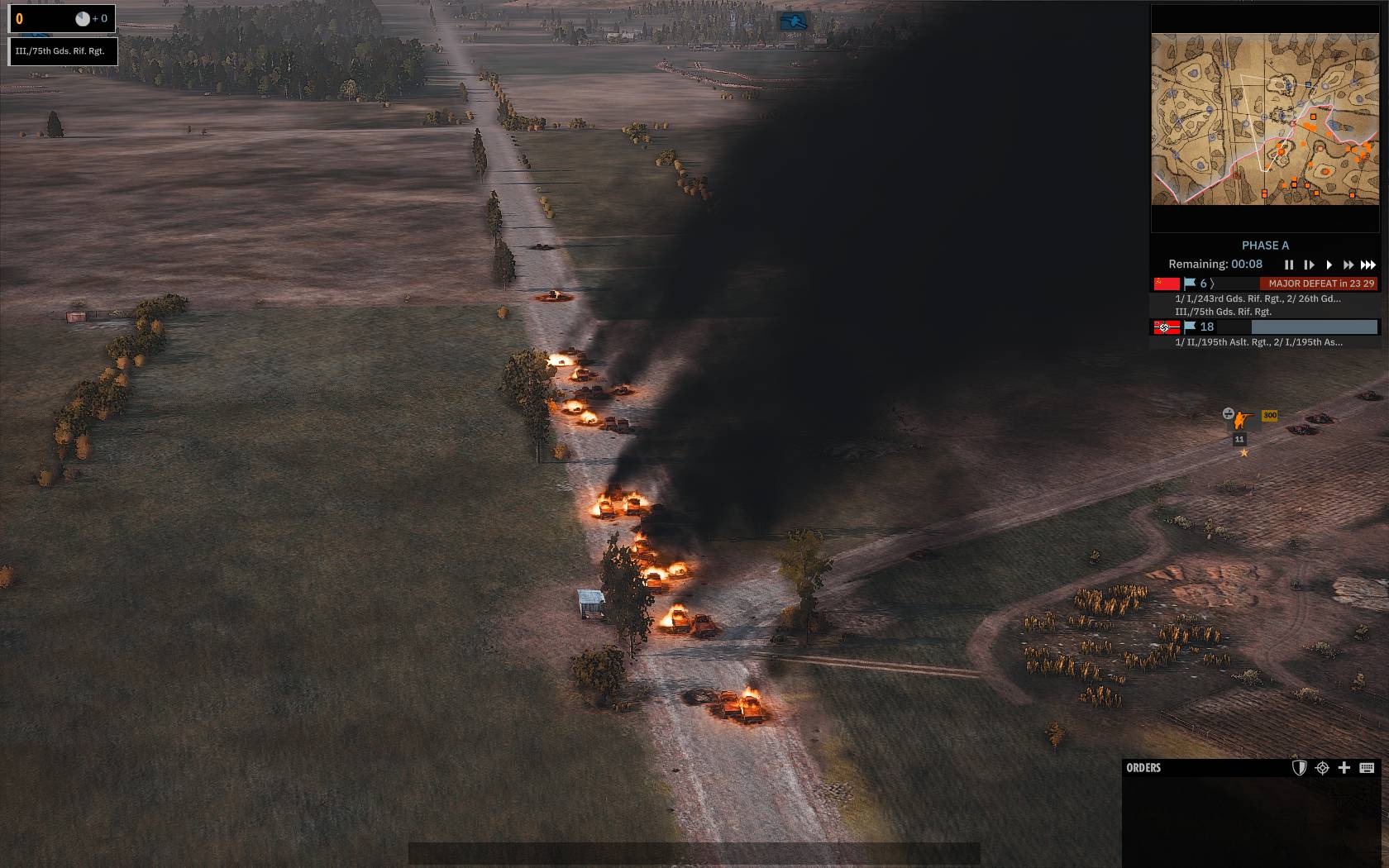Viewport: 1389px width, 868px height.
Task: Click the German flag in the score panel
Action: click(1167, 327)
